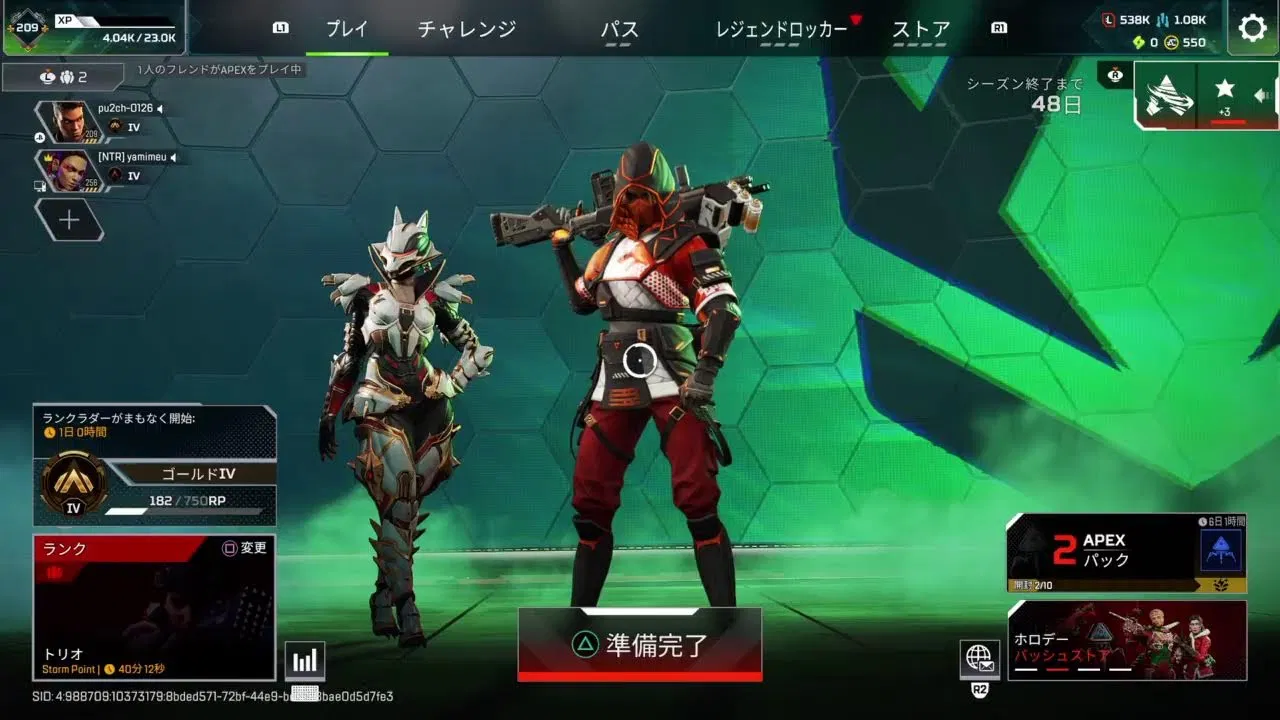The width and height of the screenshot is (1280, 720).
Task: Switch to the ストア tab
Action: coord(920,29)
